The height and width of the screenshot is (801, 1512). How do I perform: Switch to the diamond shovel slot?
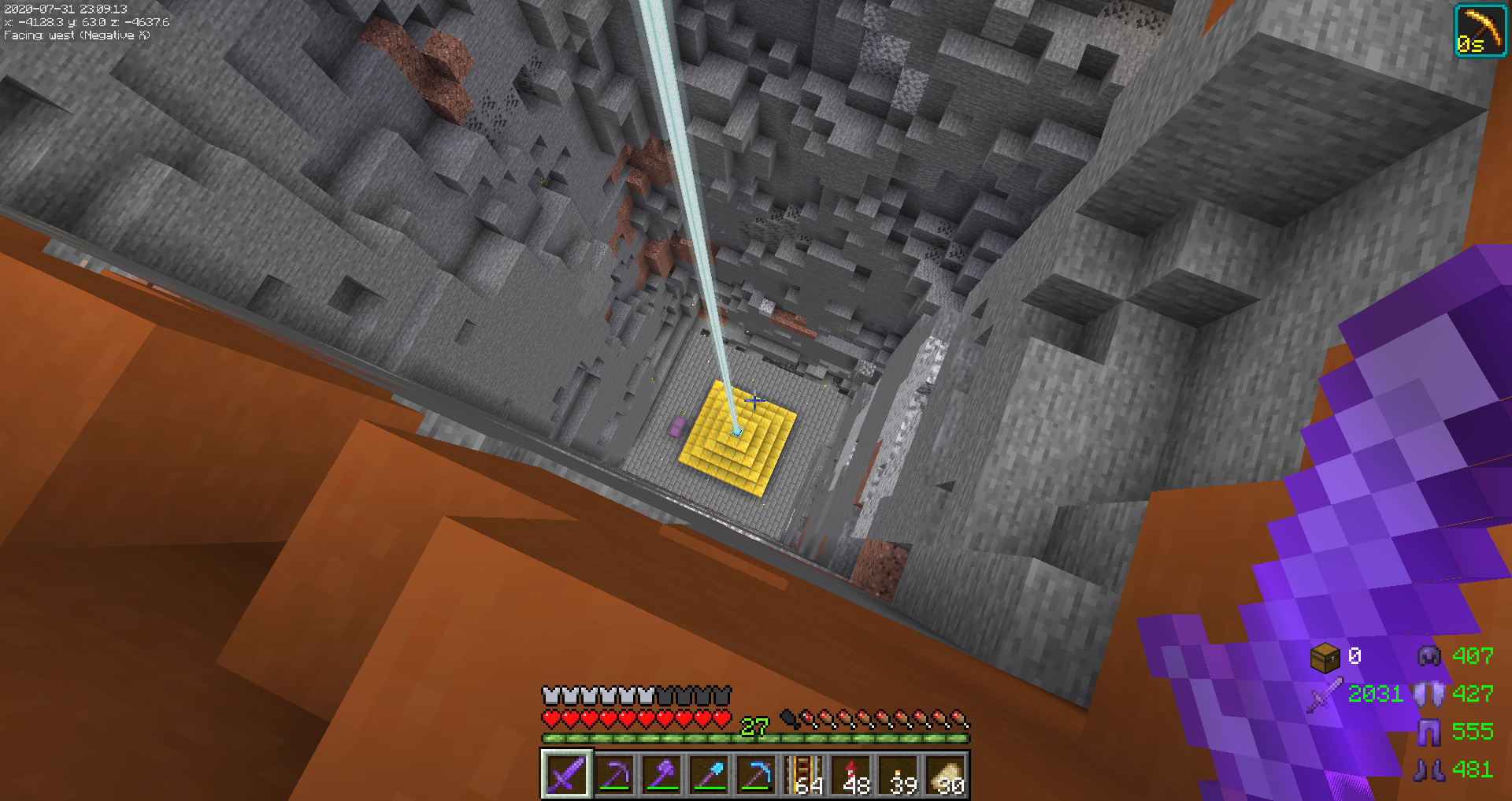(709, 774)
